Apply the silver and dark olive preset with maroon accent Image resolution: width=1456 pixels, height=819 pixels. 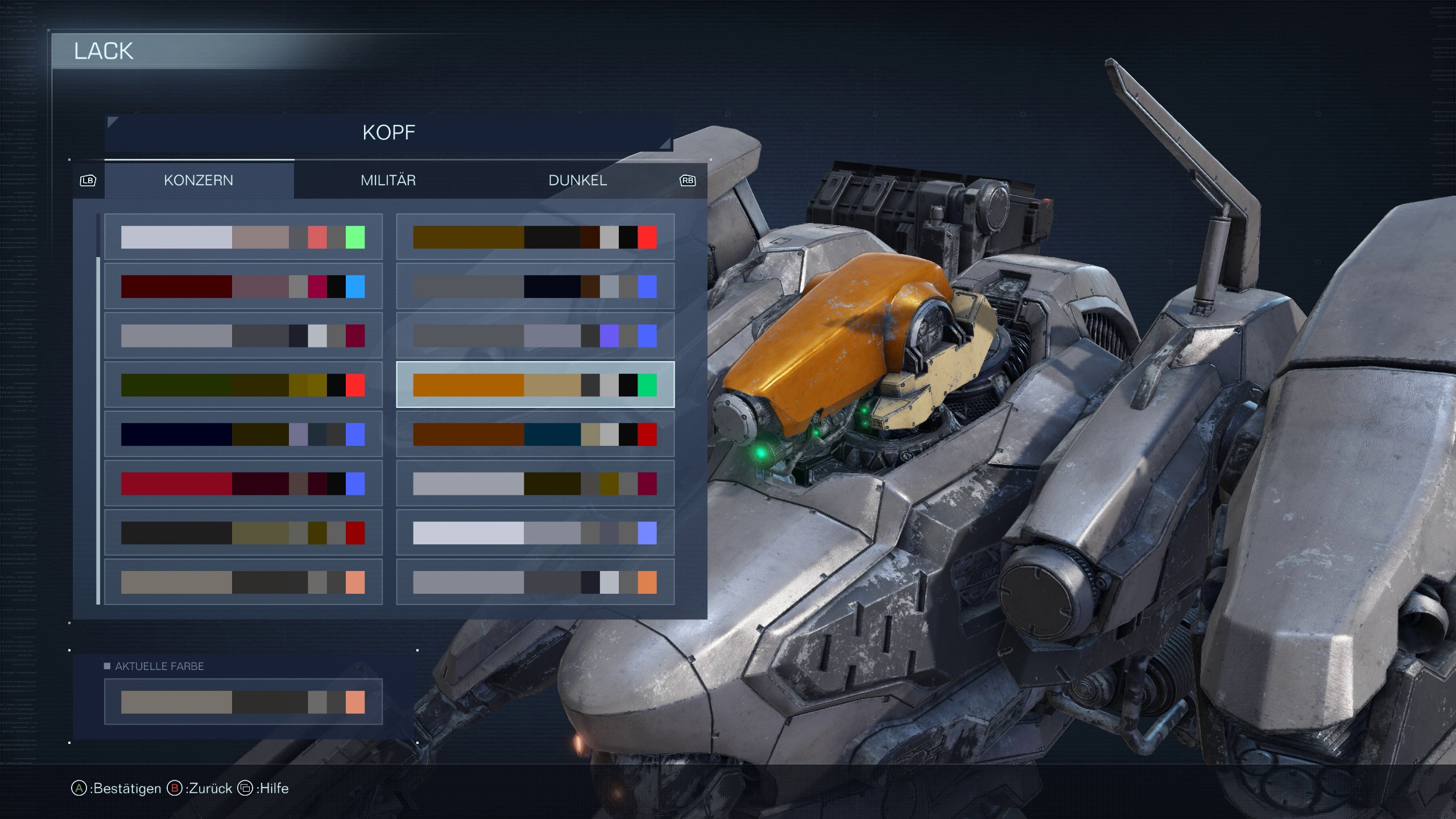[535, 484]
